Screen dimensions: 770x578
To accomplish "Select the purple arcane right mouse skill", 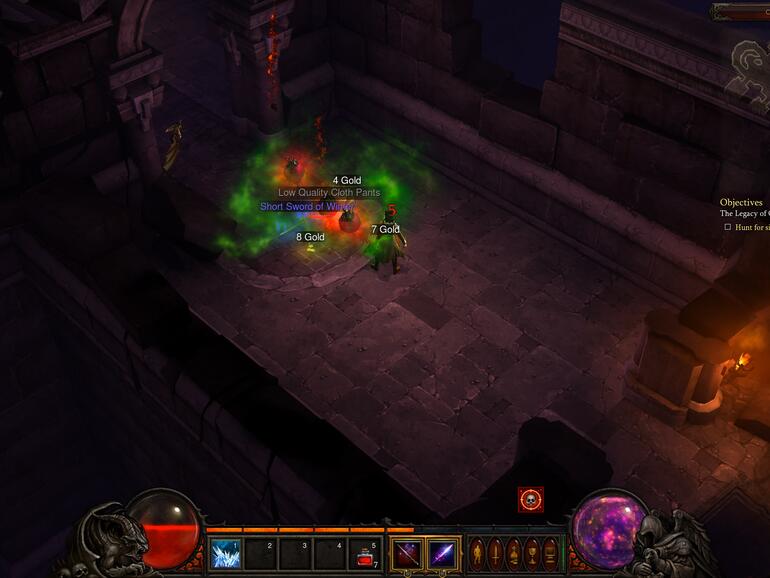I will click(442, 554).
